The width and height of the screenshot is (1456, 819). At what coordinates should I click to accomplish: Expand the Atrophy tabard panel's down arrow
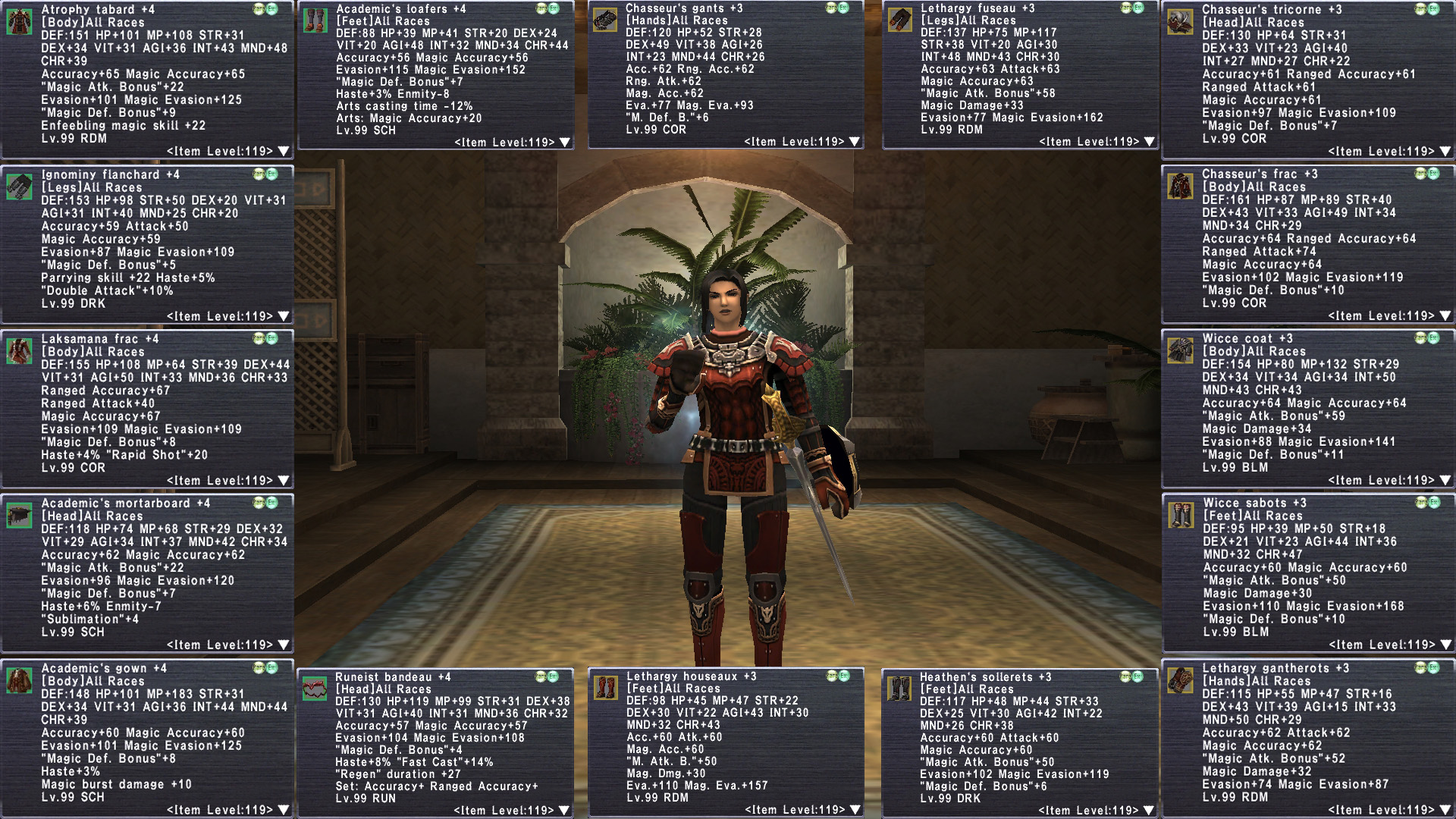coord(284,152)
